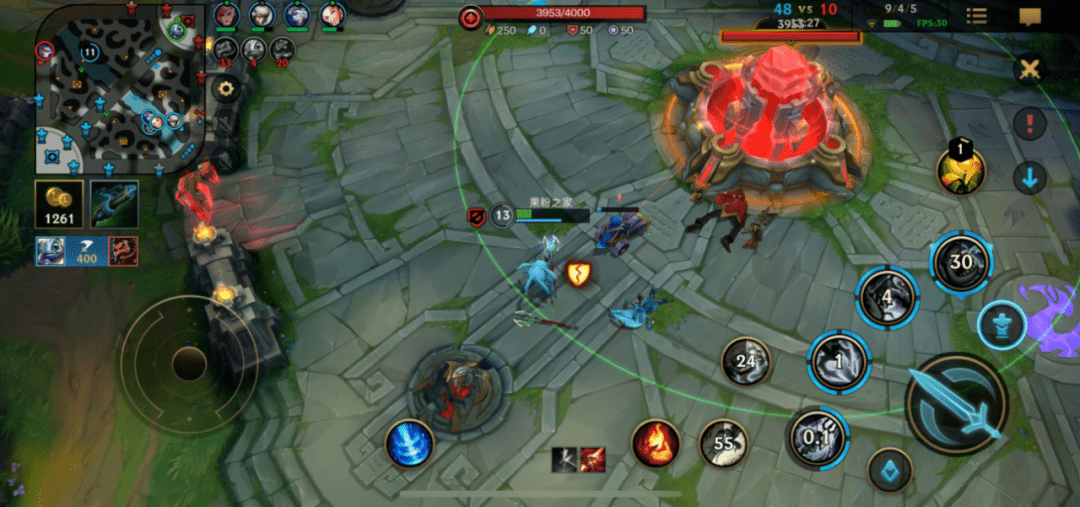Send the crossed-swords attack ping
This screenshot has height=507, width=1080.
tap(1029, 70)
